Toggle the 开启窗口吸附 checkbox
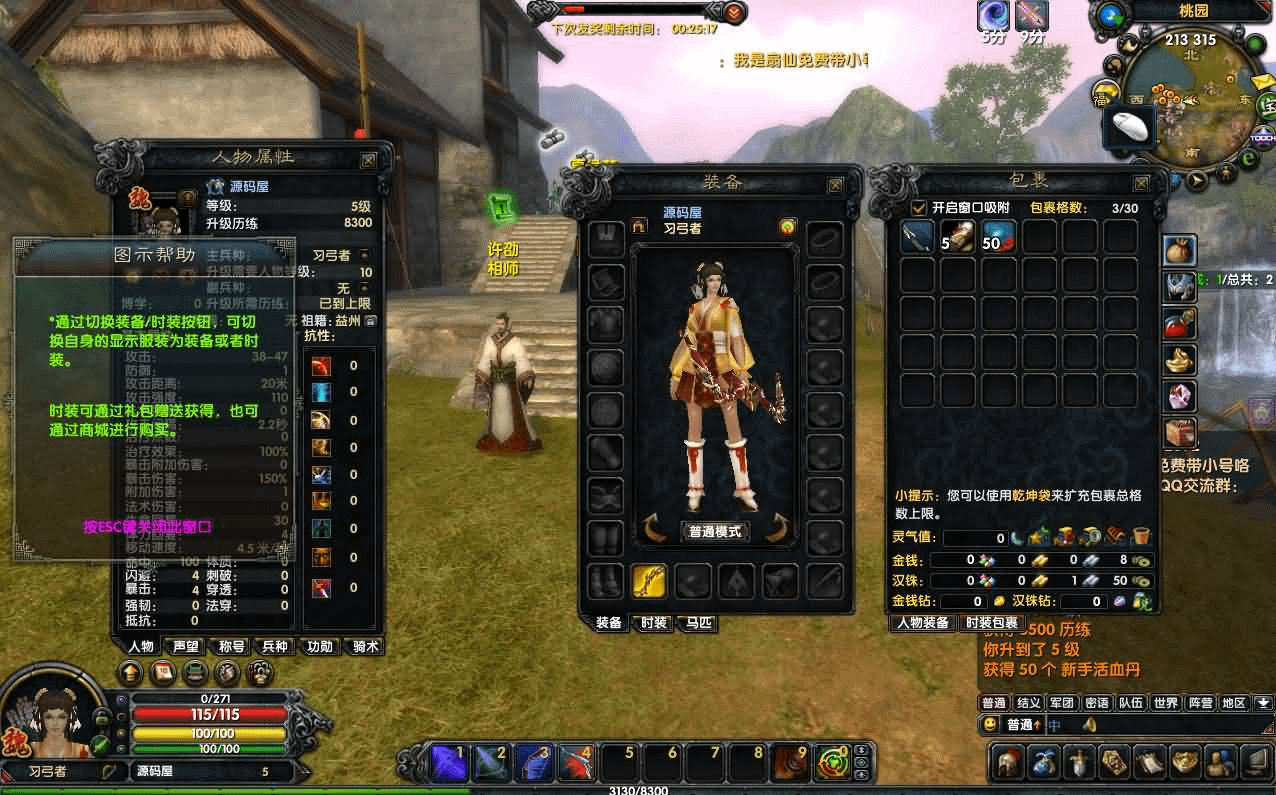Viewport: 1276px width, 795px height. tap(918, 208)
